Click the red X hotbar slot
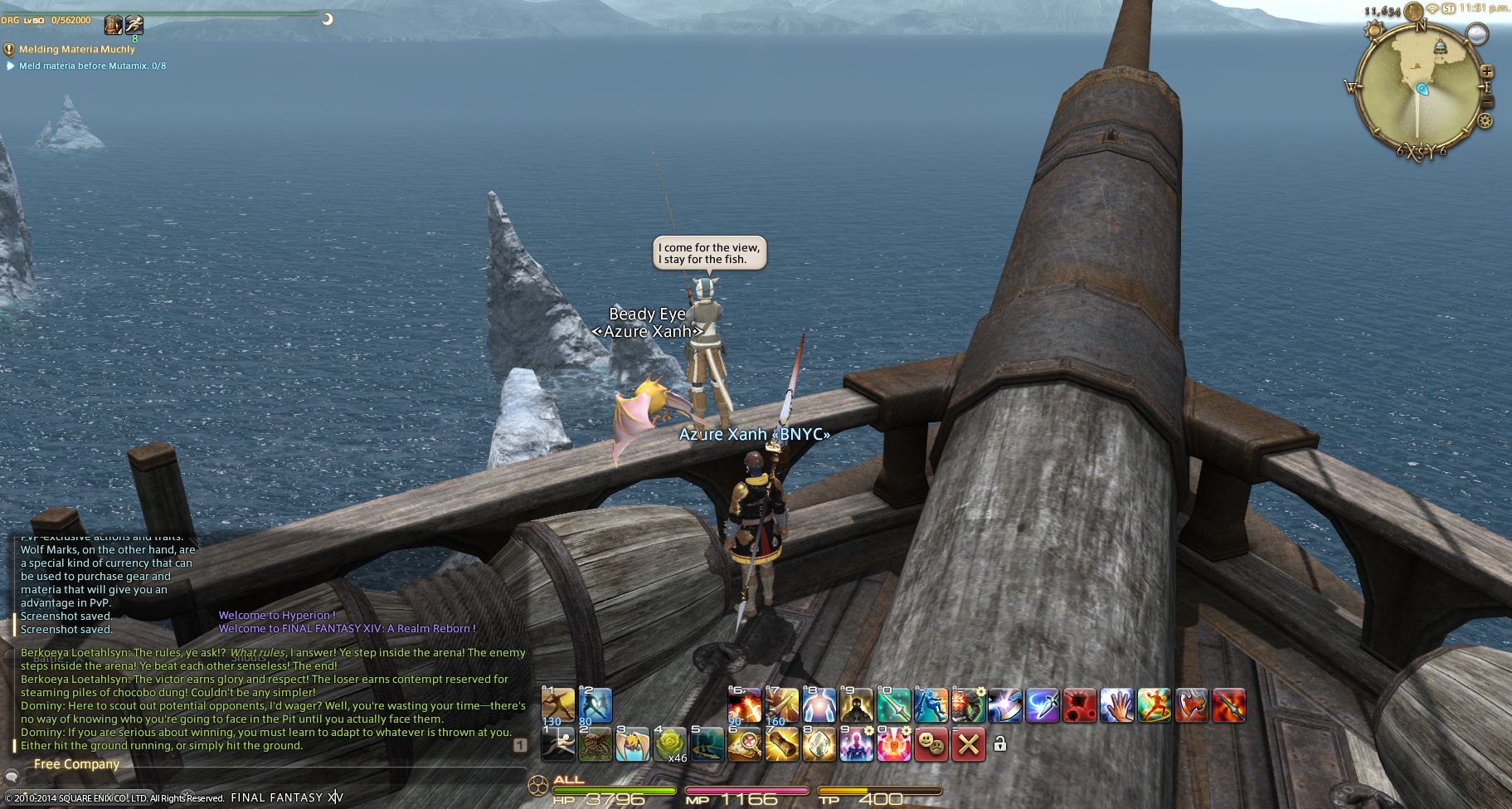The width and height of the screenshot is (1512, 809). point(968,744)
